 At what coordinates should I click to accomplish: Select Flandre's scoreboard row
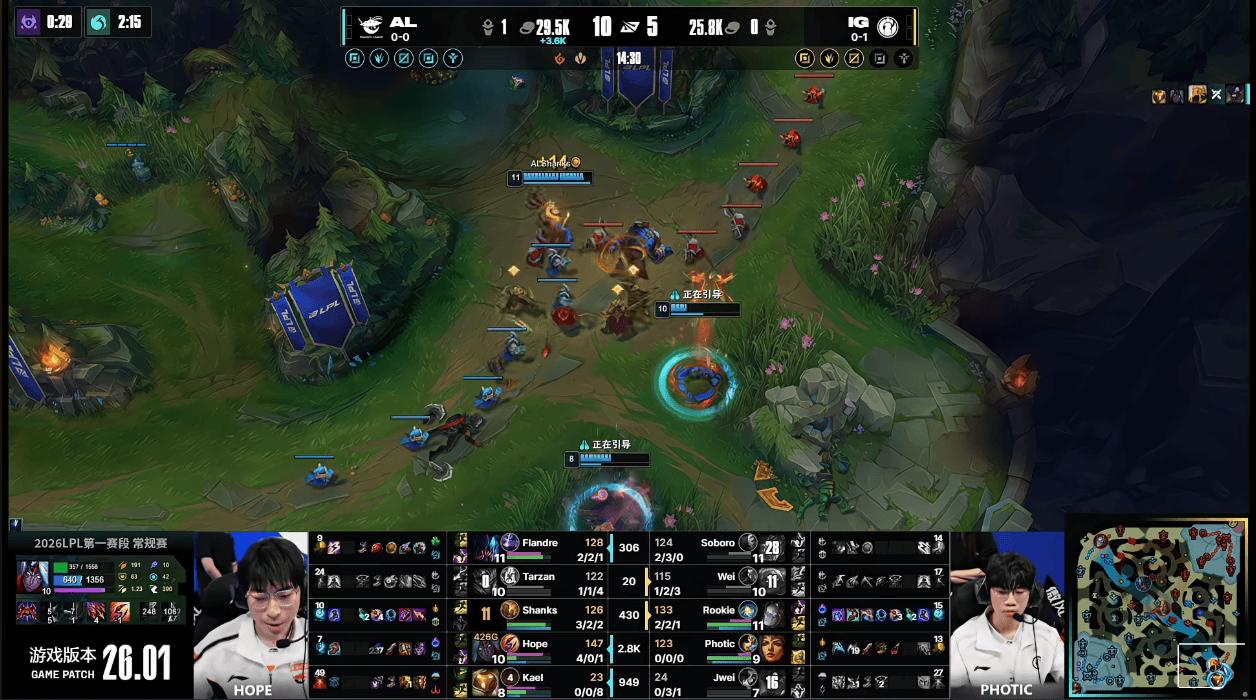[x=540, y=548]
